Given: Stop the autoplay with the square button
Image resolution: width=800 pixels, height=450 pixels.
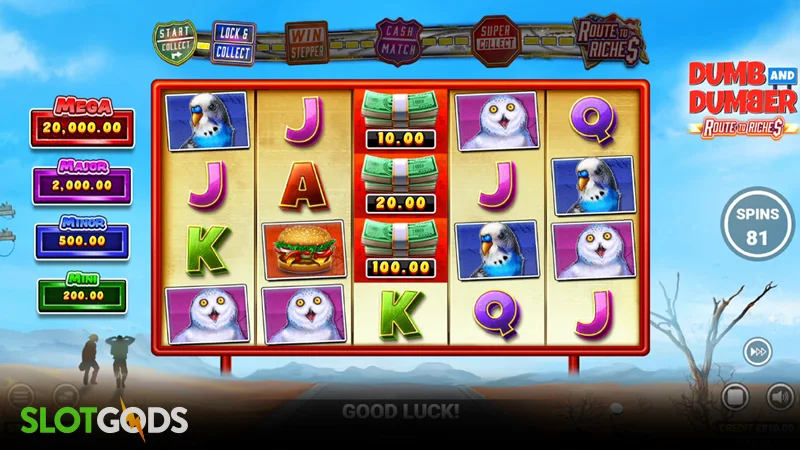Looking at the screenshot, I should [736, 397].
